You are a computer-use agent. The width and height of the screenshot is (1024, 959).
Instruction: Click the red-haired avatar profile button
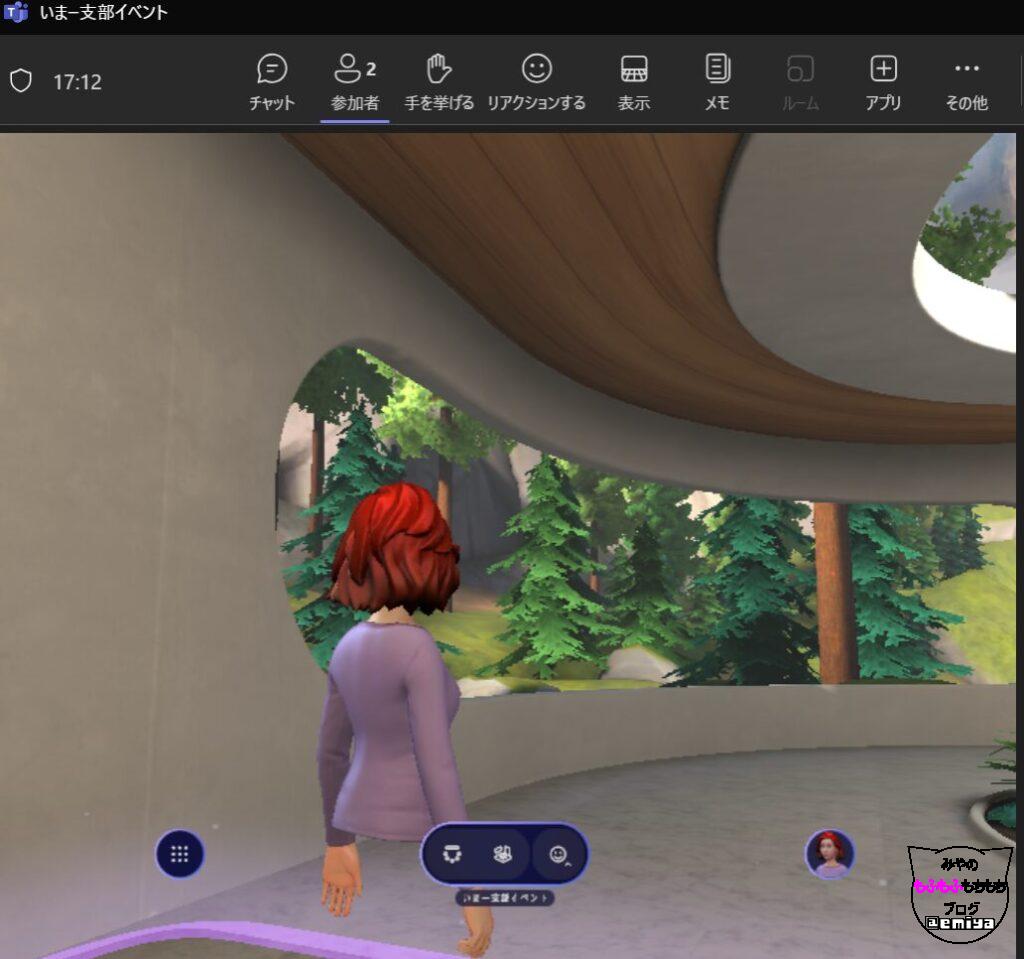830,853
